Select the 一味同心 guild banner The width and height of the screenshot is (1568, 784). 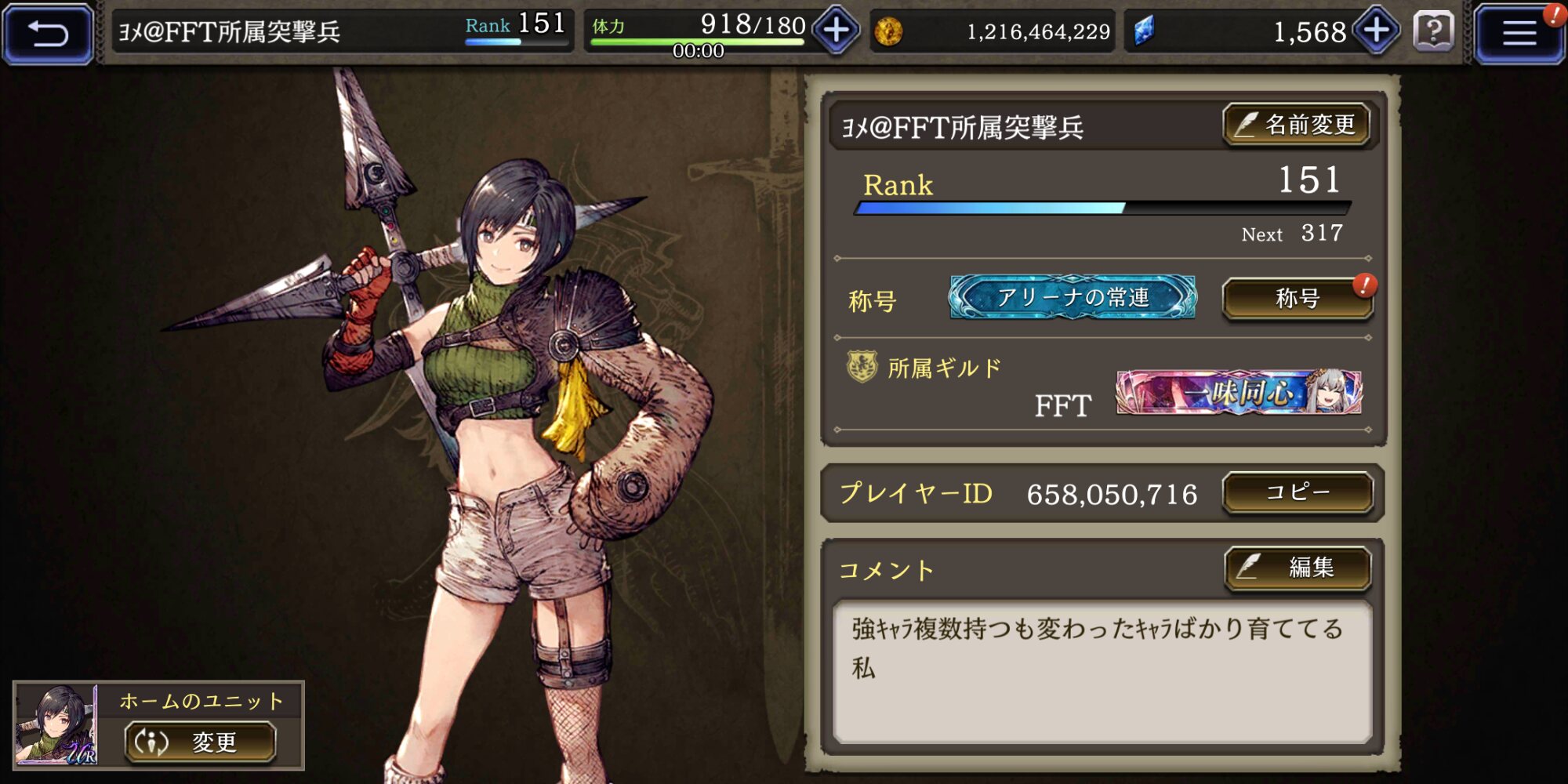(x=1239, y=392)
